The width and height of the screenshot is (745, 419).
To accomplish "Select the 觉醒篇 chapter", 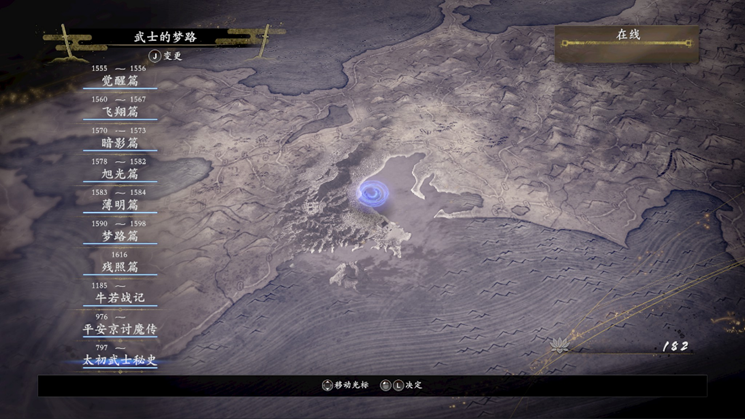I will coord(120,81).
